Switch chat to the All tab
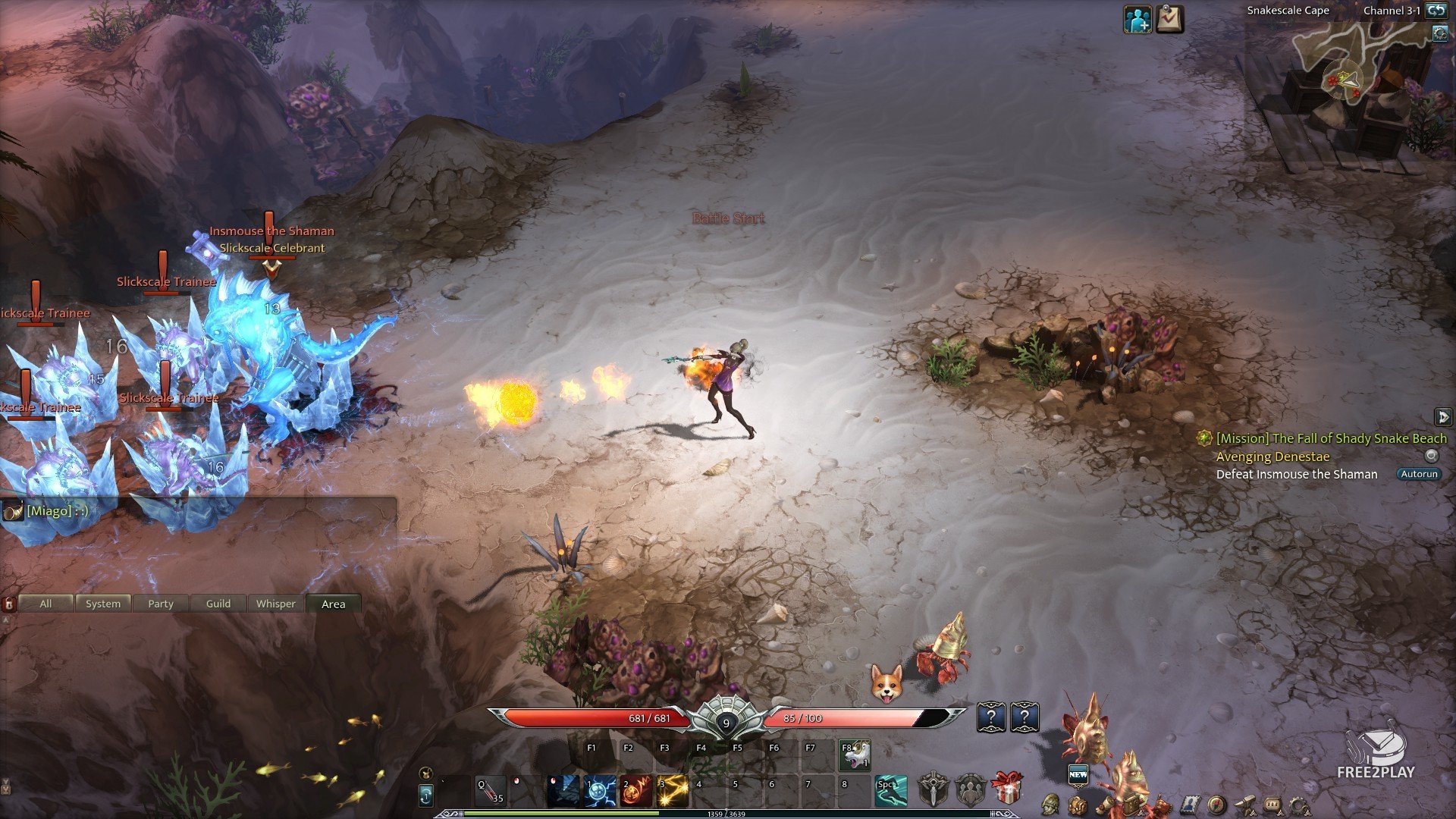The width and height of the screenshot is (1456, 819). (45, 604)
